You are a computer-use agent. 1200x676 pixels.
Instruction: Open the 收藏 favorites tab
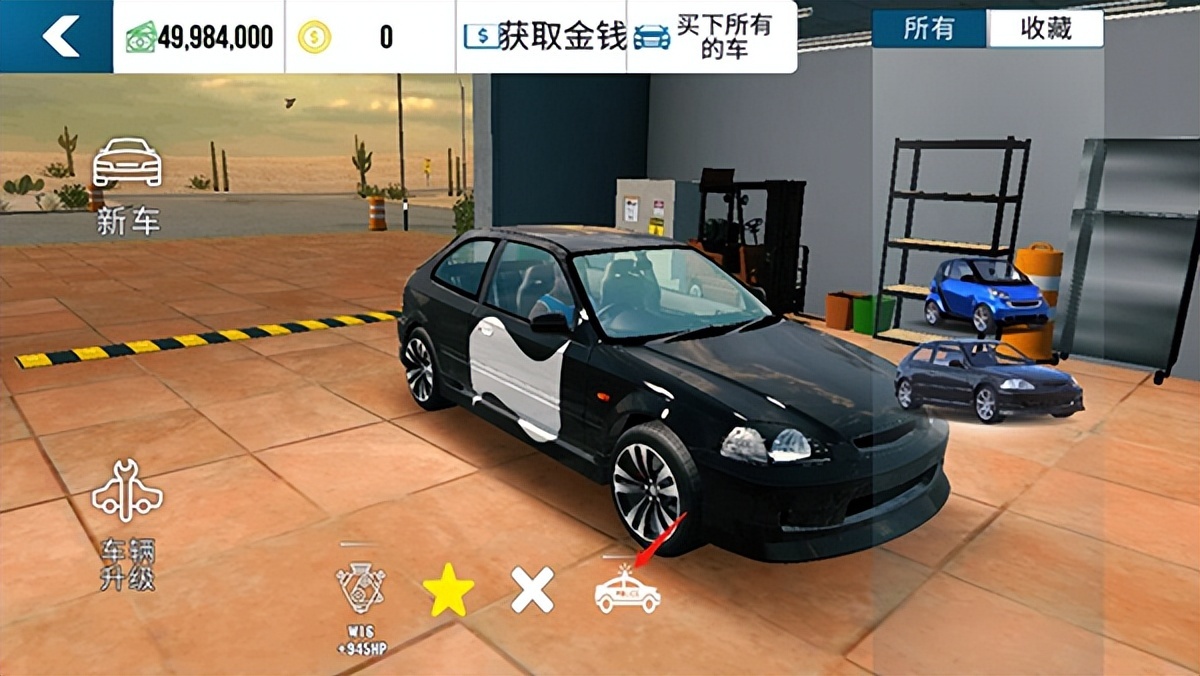point(1045,29)
